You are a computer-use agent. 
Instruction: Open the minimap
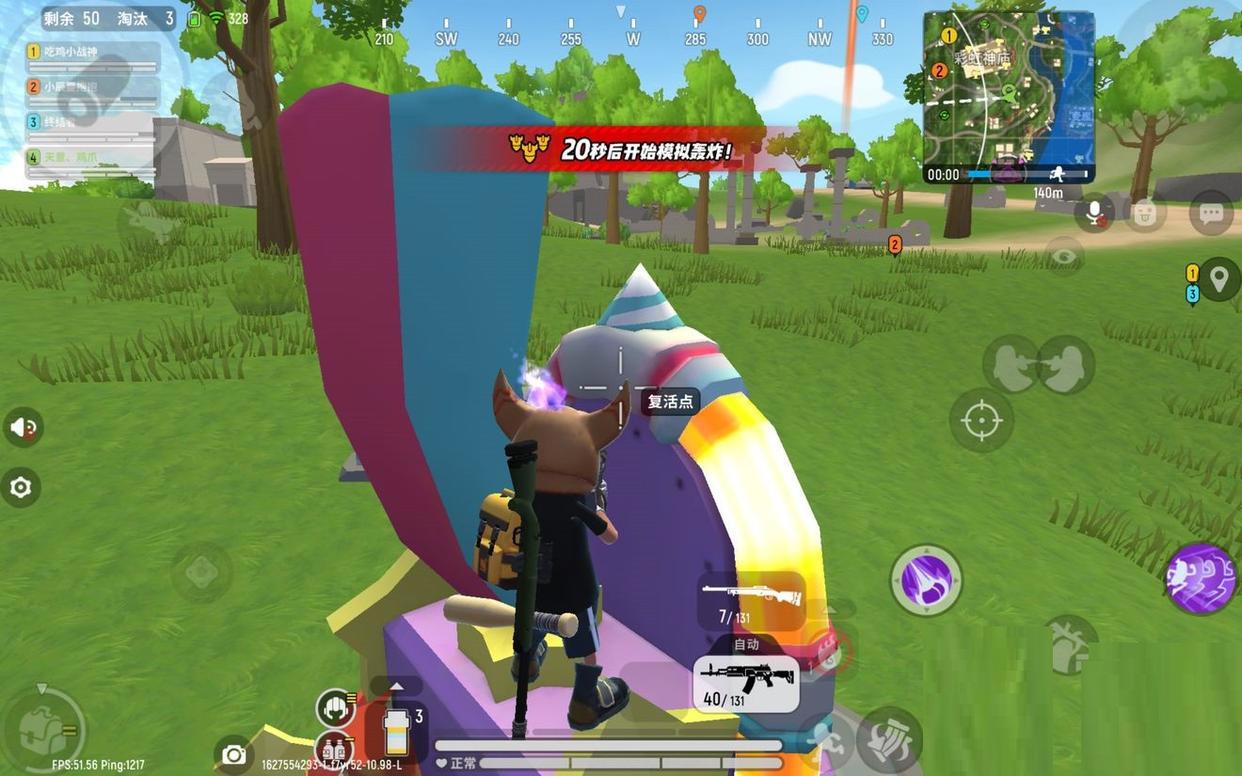[x=1008, y=97]
